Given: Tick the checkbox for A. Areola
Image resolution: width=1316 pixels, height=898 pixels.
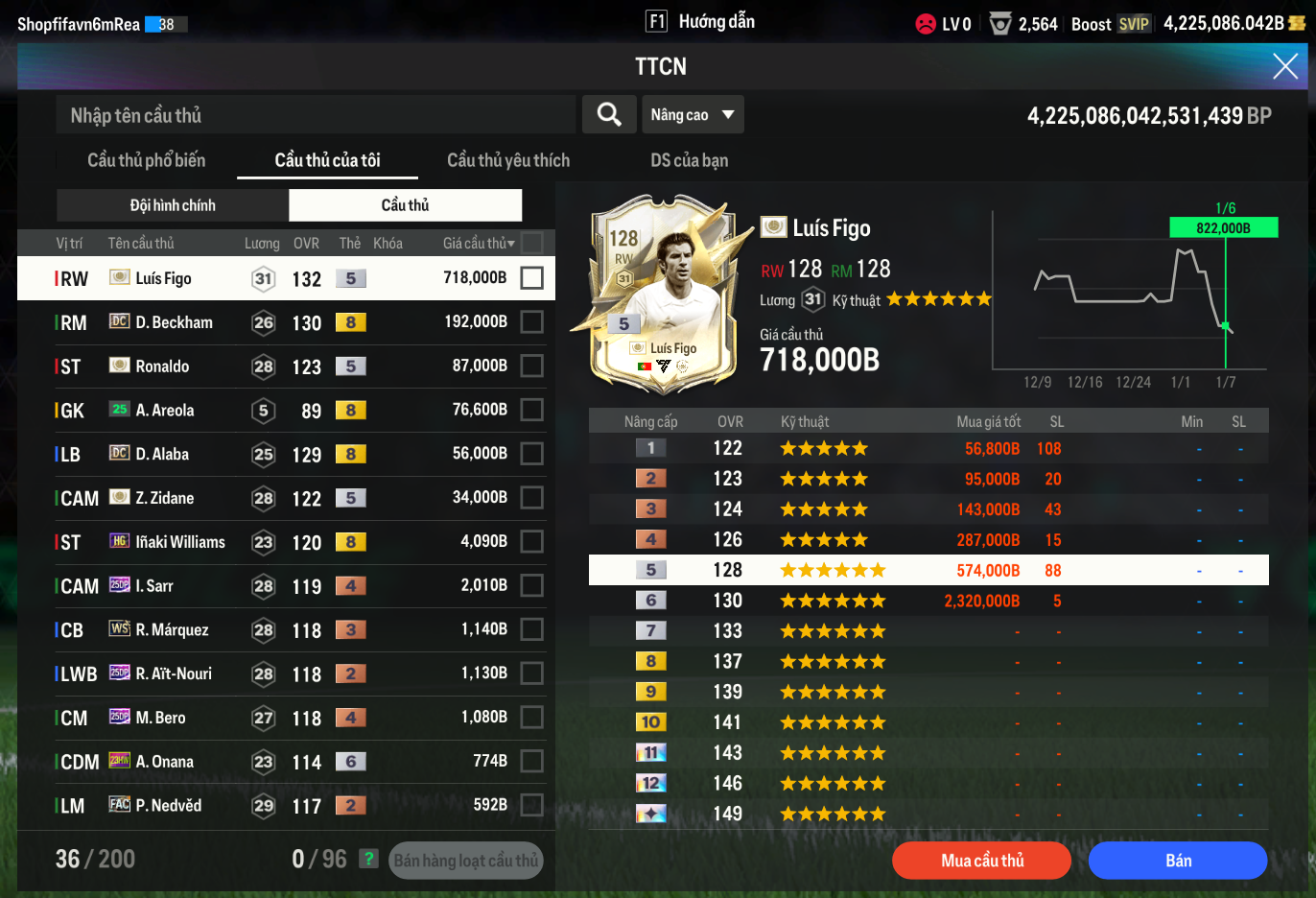Looking at the screenshot, I should point(531,410).
